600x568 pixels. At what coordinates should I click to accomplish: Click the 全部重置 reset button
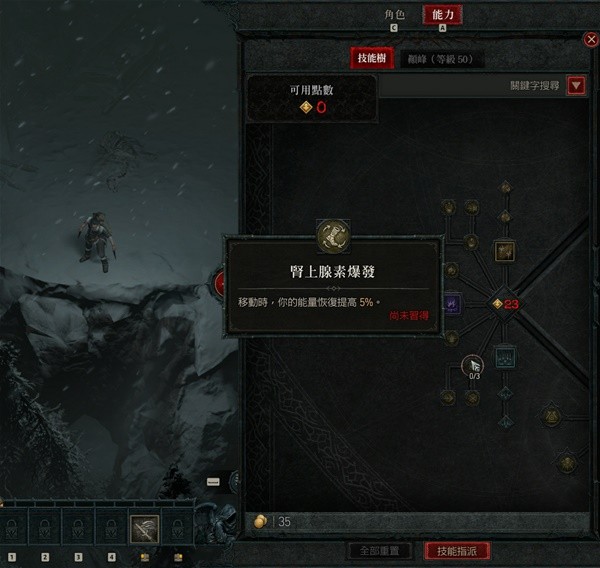coord(379,551)
